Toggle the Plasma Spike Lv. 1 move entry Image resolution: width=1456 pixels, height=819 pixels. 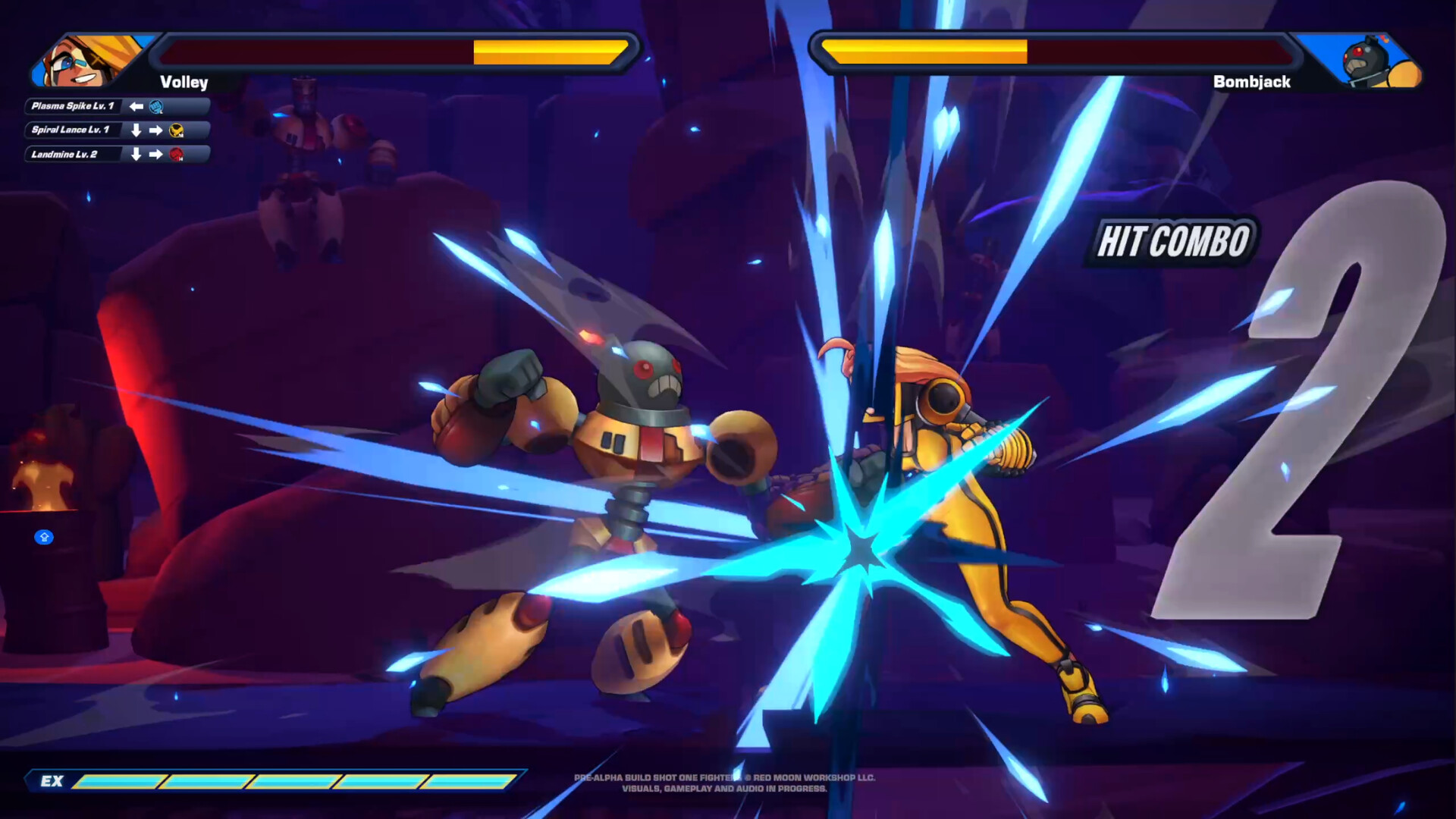coord(72,107)
